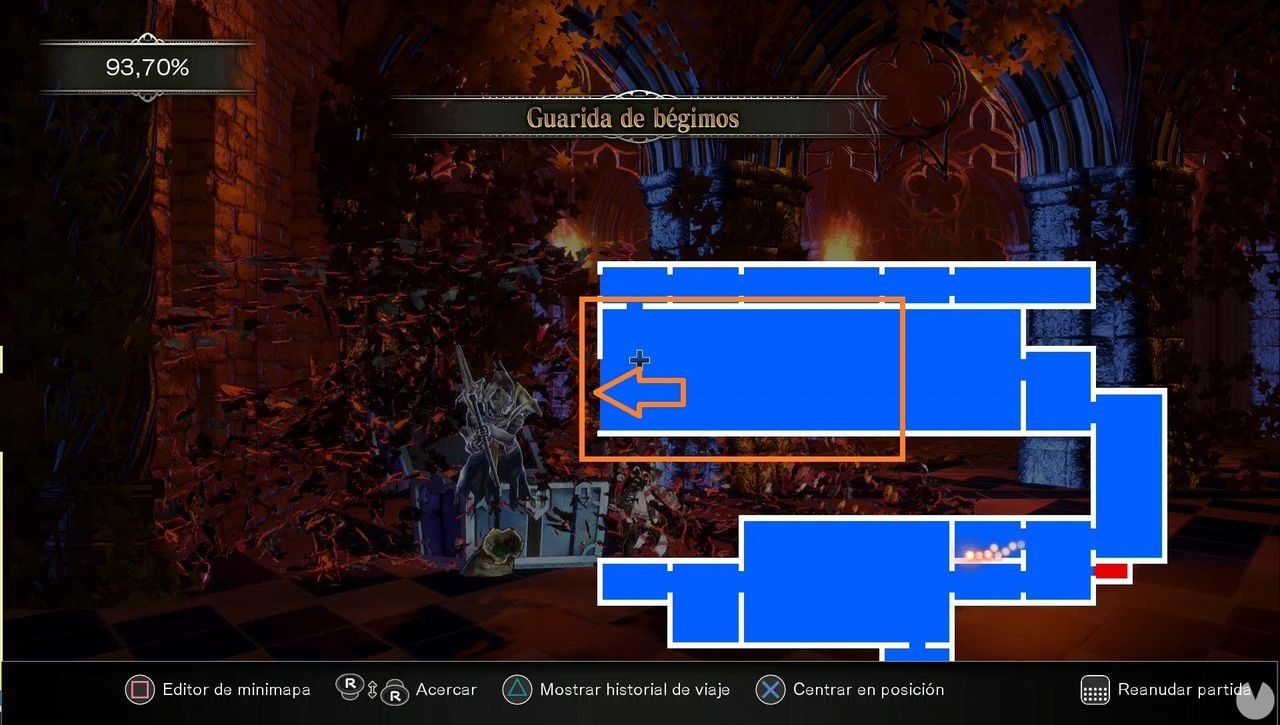Viewport: 1280px width, 725px height.
Task: Click the 93,70% completion indicator
Action: [x=146, y=68]
